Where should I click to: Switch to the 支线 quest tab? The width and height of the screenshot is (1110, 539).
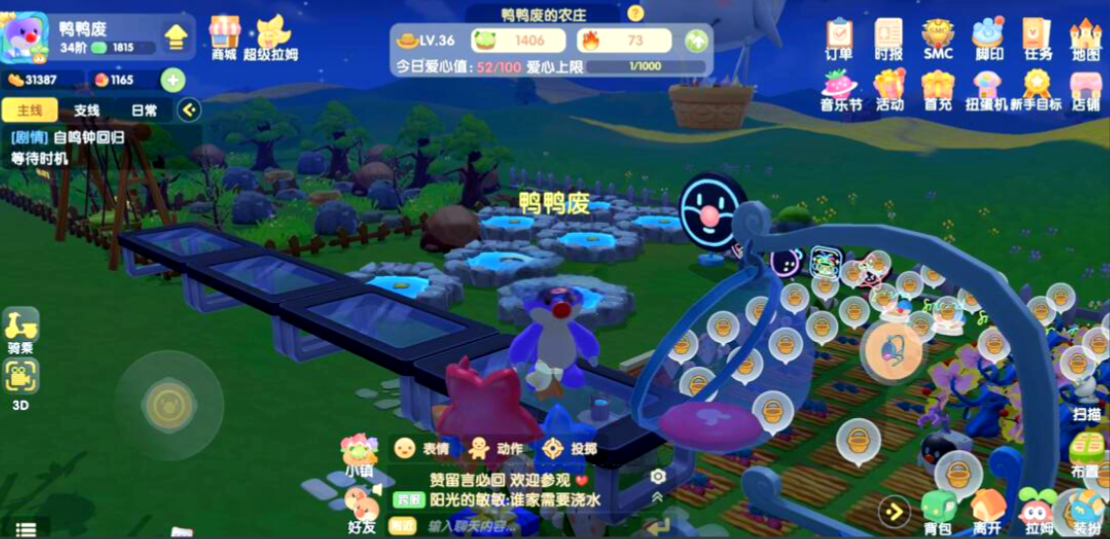[x=87, y=110]
